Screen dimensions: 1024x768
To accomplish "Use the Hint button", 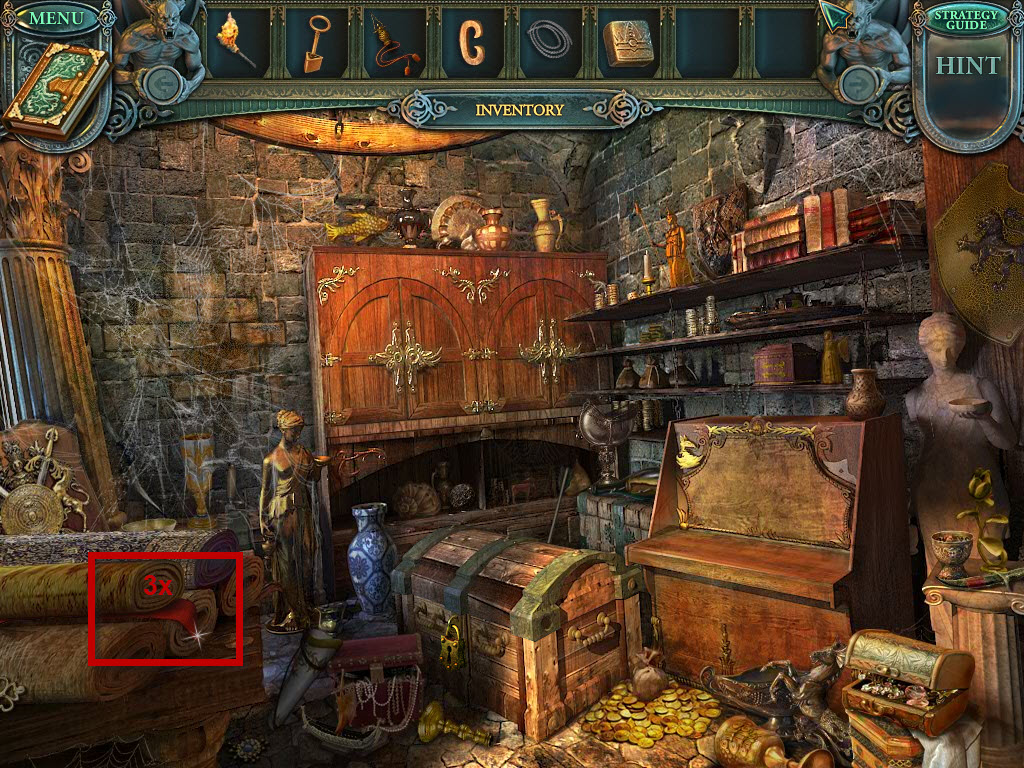I will click(x=967, y=66).
